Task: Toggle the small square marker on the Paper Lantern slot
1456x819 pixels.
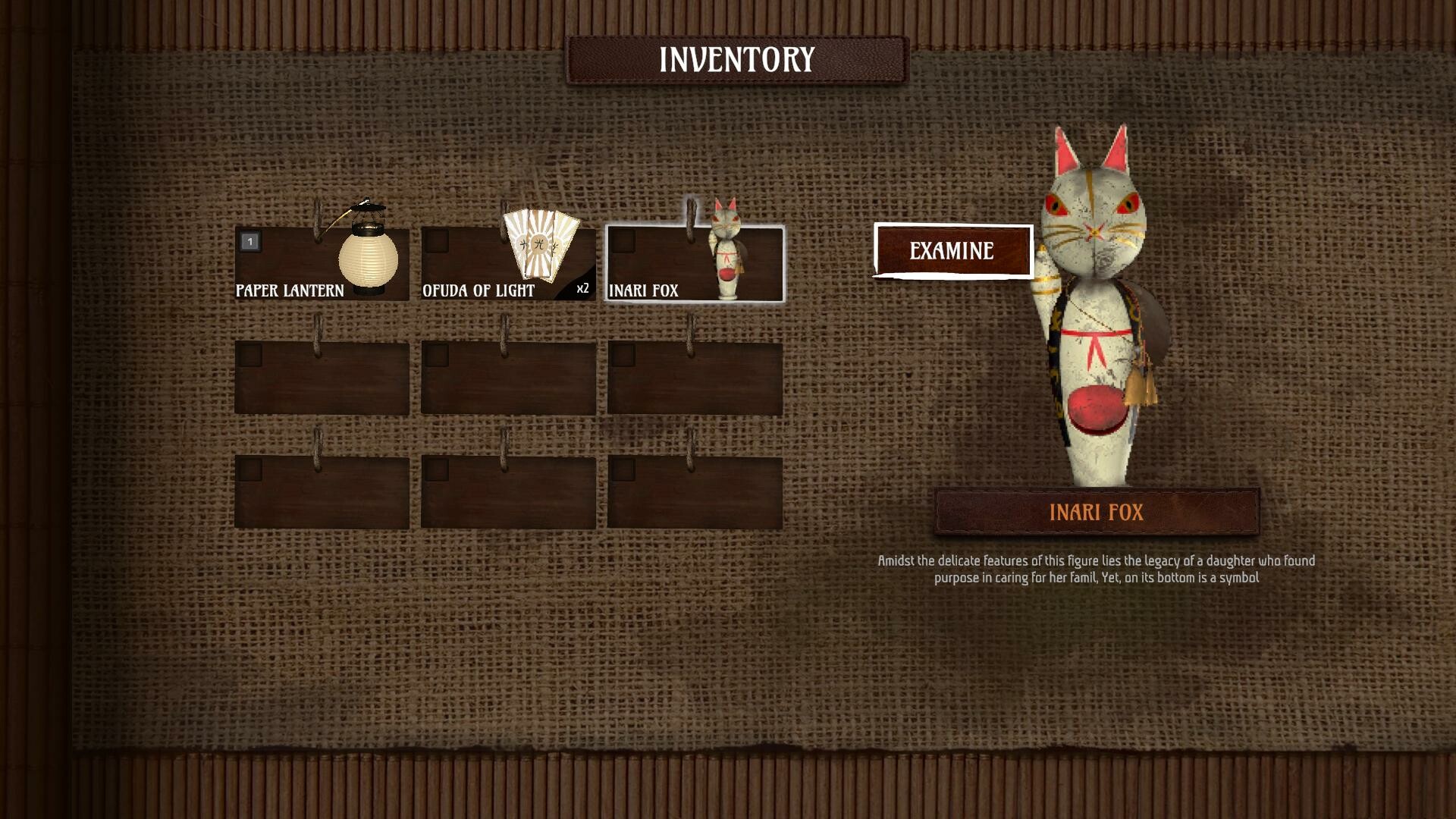Action: 249,242
